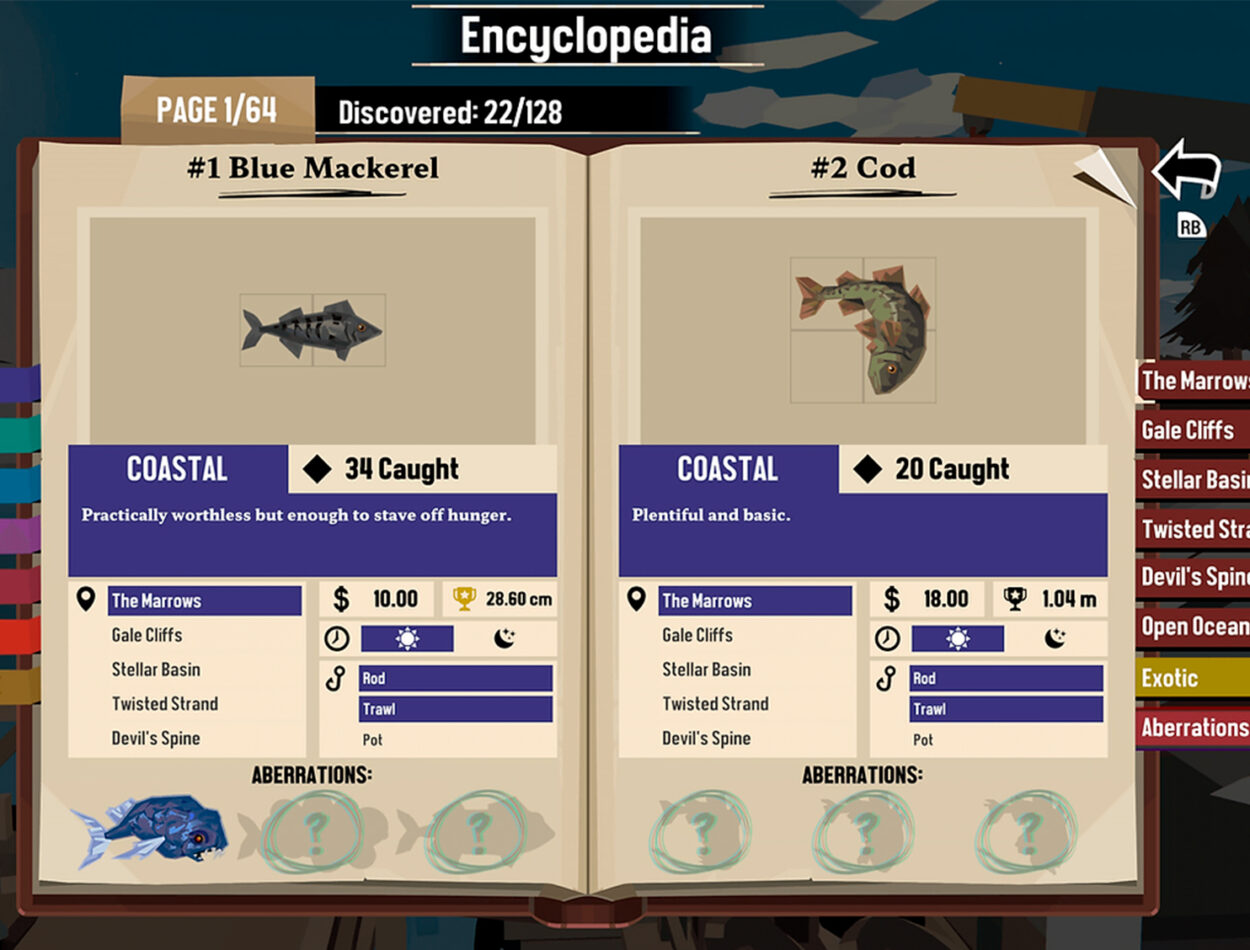The width and height of the screenshot is (1250, 950).
Task: Switch to The Marrows bookmark tab
Action: pos(1194,381)
